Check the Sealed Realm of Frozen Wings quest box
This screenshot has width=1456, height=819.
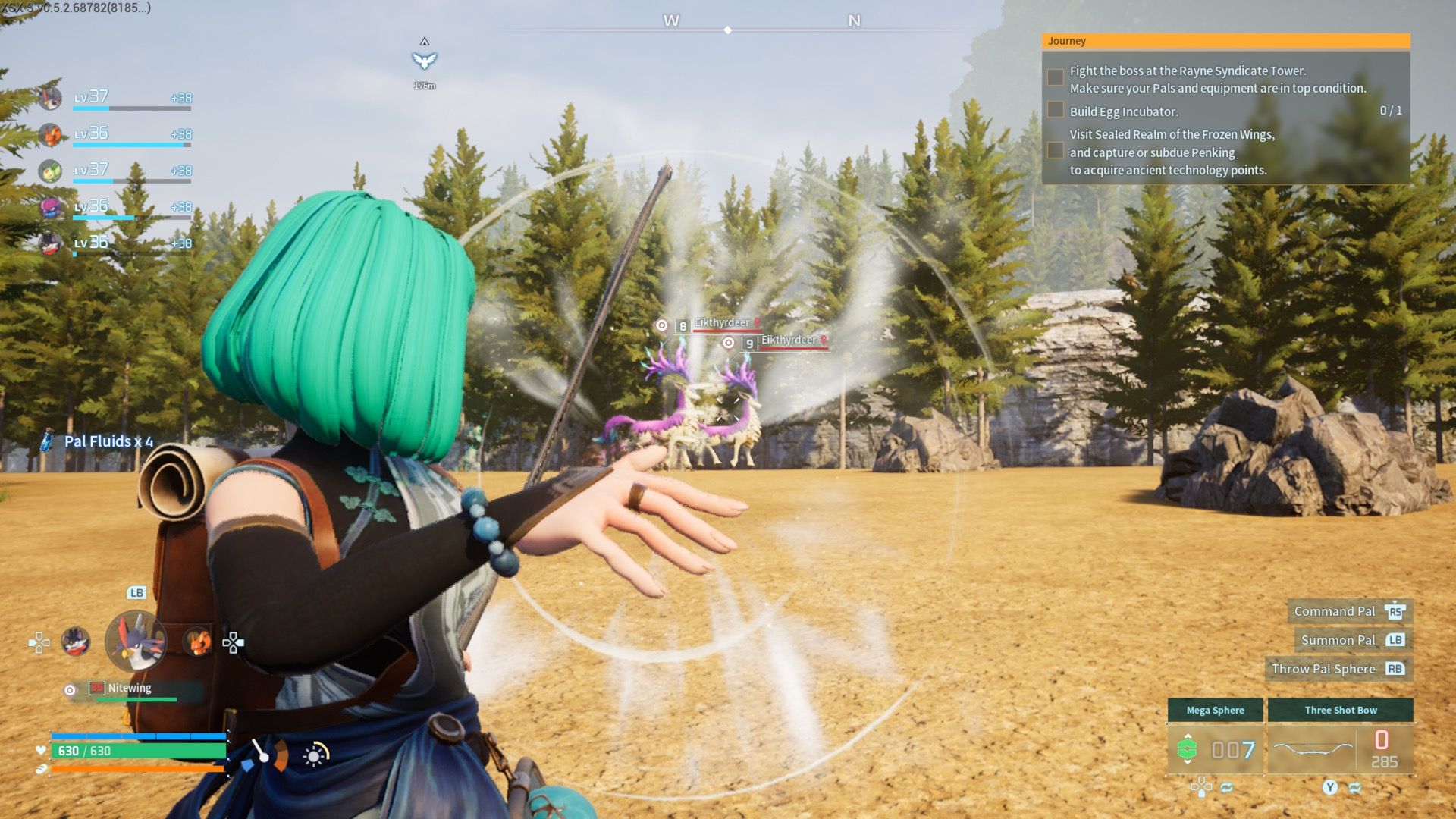click(x=1055, y=152)
